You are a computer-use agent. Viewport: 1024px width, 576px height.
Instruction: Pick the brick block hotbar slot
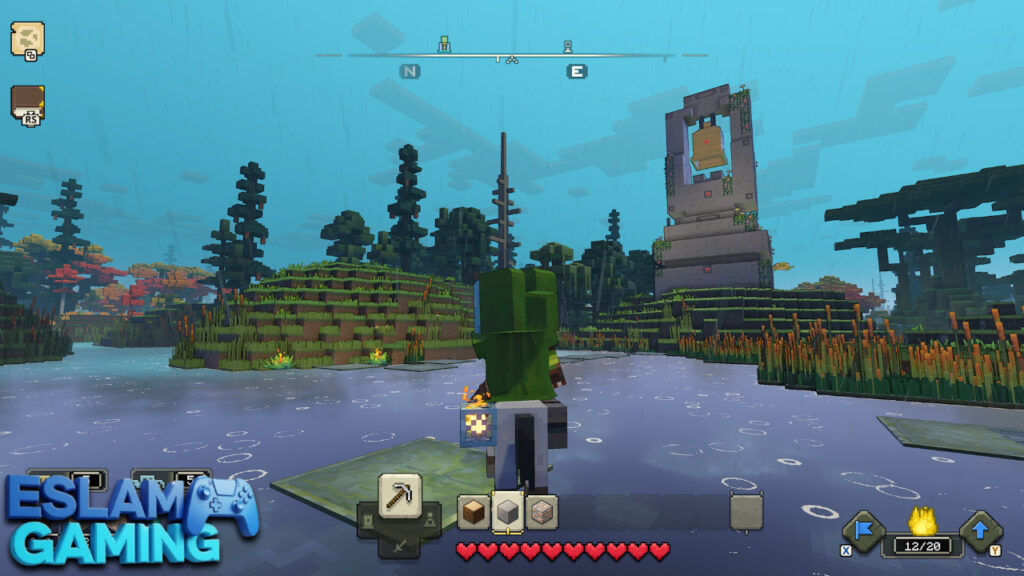tap(541, 512)
